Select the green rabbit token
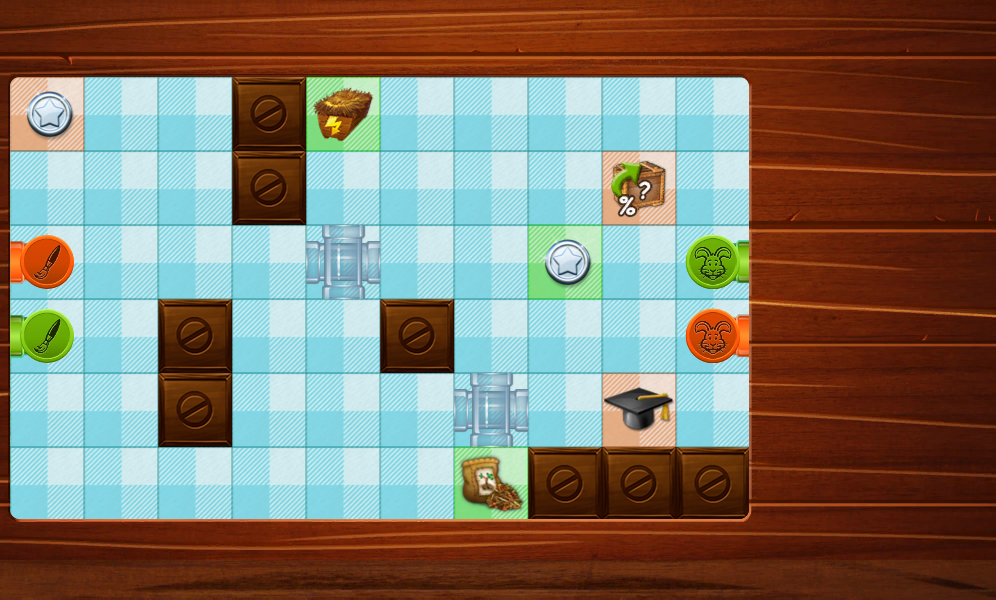Screen dimensions: 996x600 point(712,262)
